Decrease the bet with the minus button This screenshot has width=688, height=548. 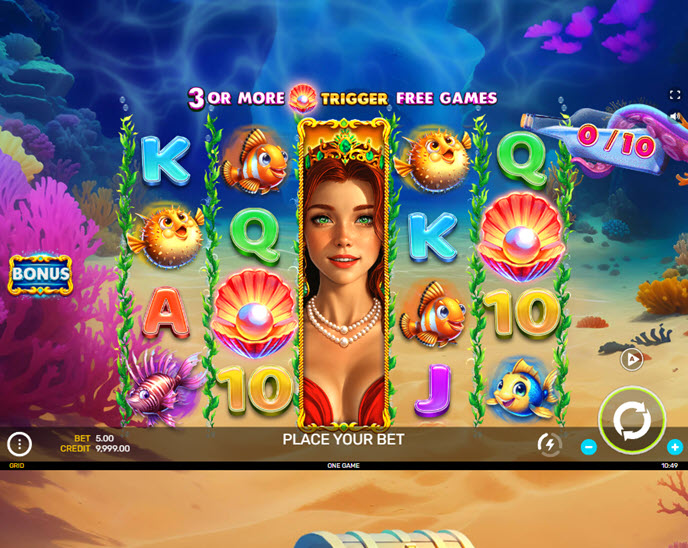point(589,447)
